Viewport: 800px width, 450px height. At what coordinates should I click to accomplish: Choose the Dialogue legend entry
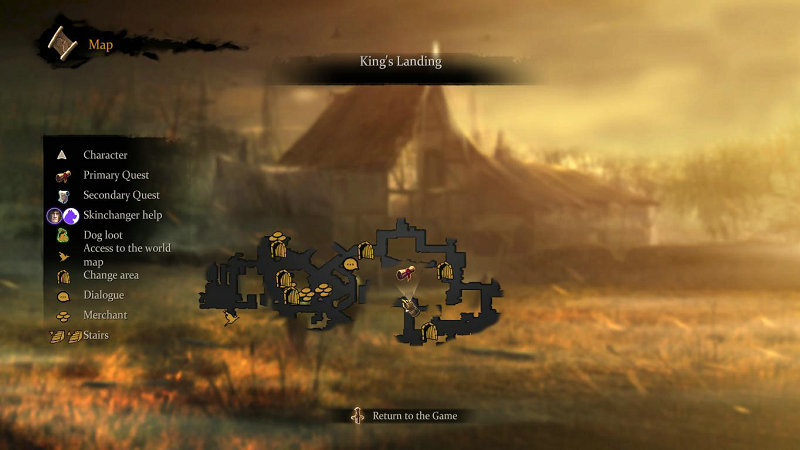tap(104, 295)
